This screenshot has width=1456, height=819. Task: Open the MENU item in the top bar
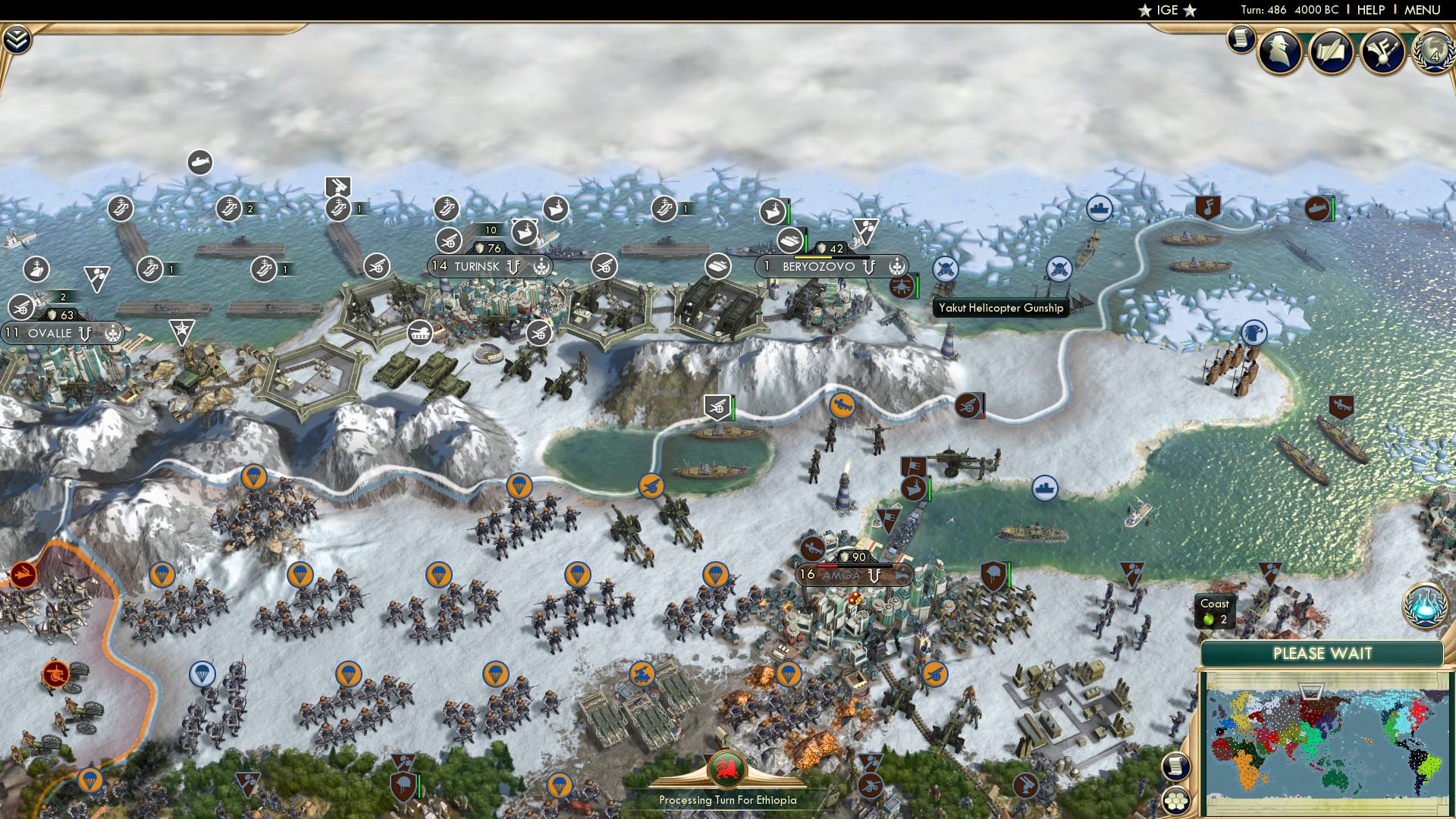coord(1424,10)
